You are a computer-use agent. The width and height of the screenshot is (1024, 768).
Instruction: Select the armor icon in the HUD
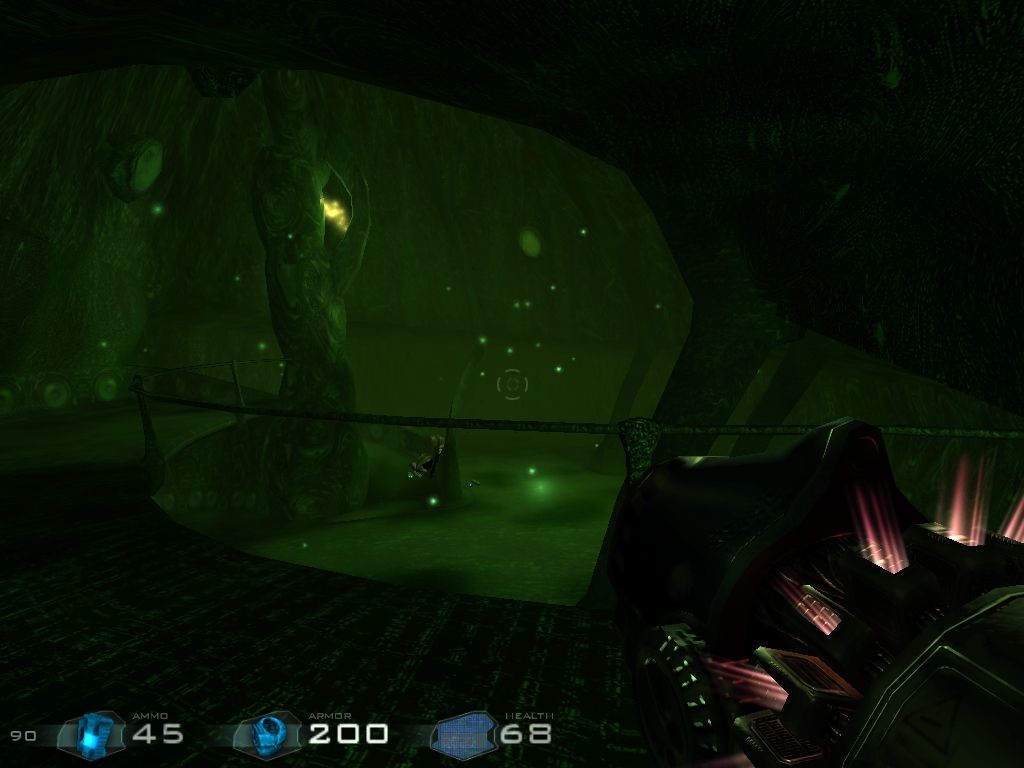(x=269, y=735)
